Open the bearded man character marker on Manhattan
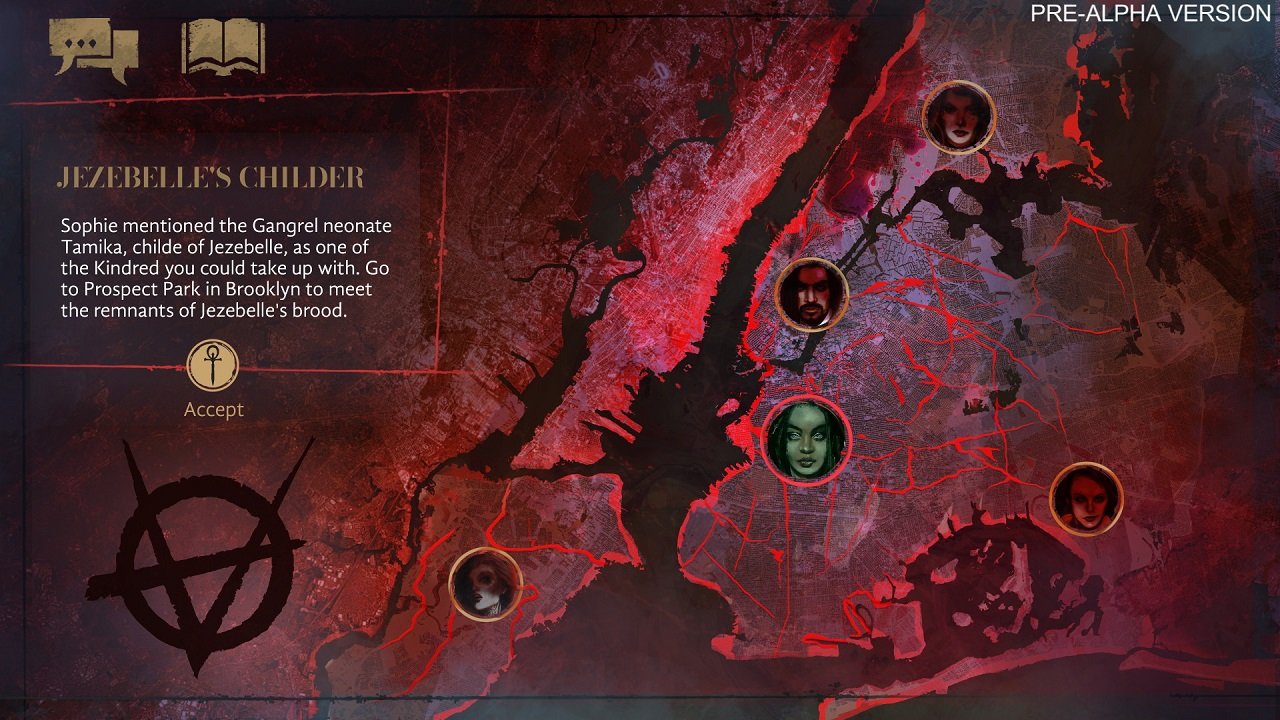Image resolution: width=1280 pixels, height=720 pixels. tap(812, 291)
